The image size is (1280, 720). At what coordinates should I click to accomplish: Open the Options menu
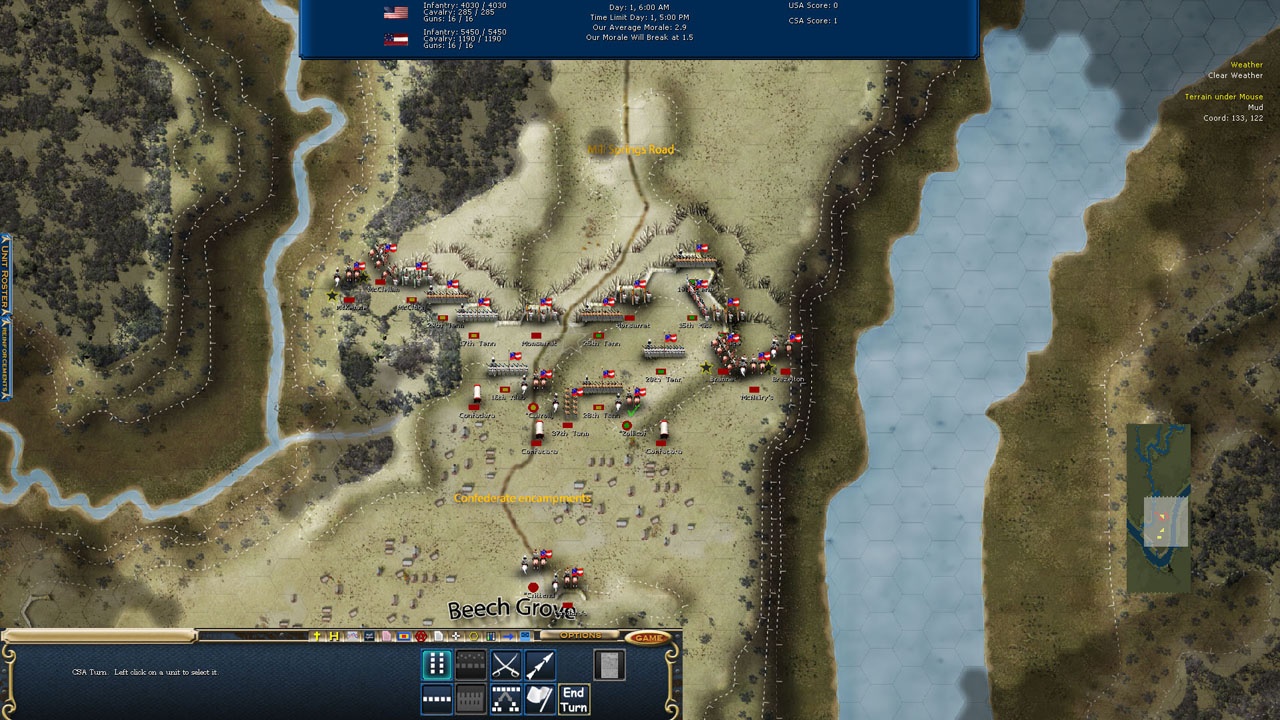coord(580,636)
